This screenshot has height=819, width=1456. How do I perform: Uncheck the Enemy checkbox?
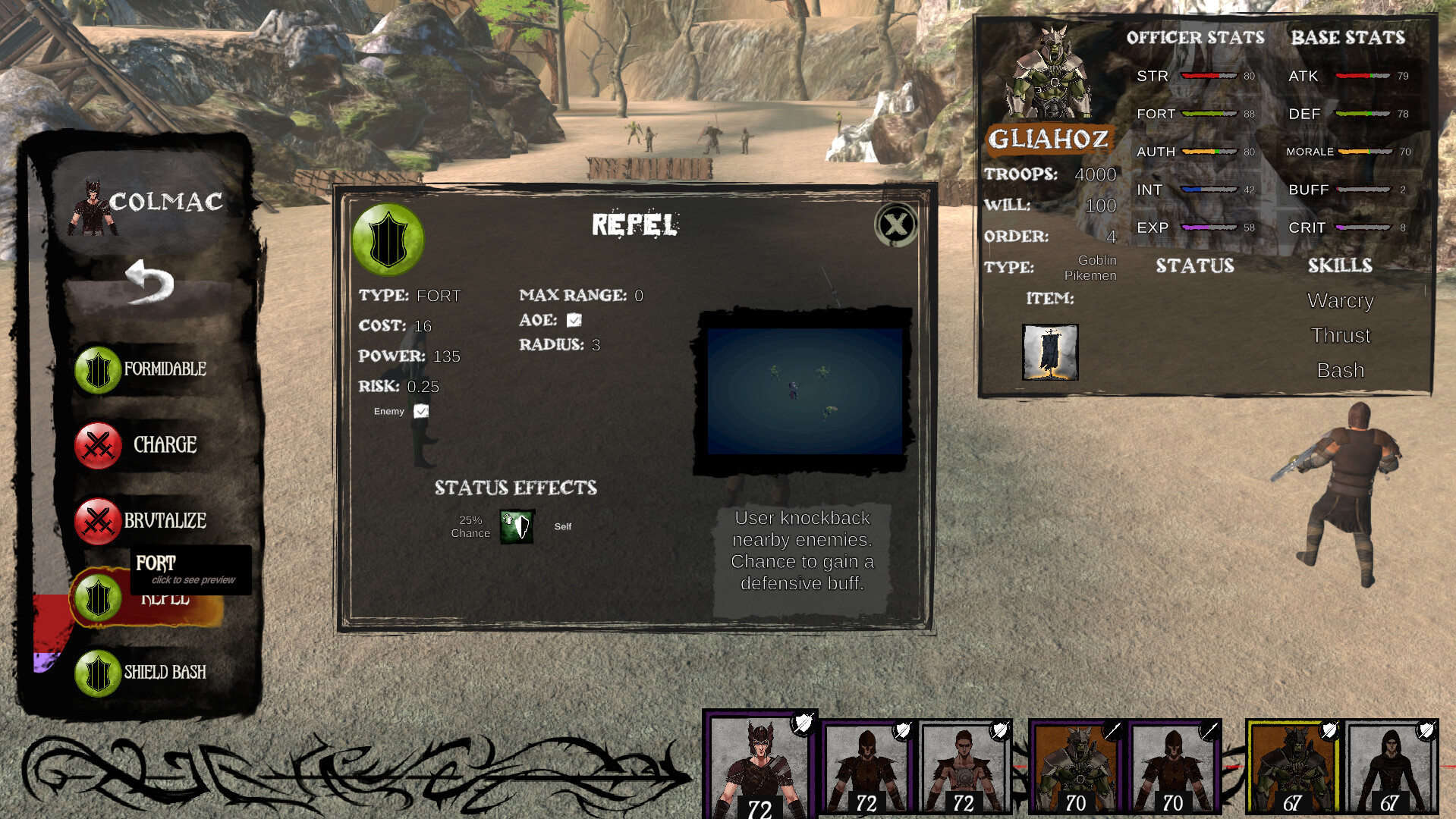[x=420, y=411]
